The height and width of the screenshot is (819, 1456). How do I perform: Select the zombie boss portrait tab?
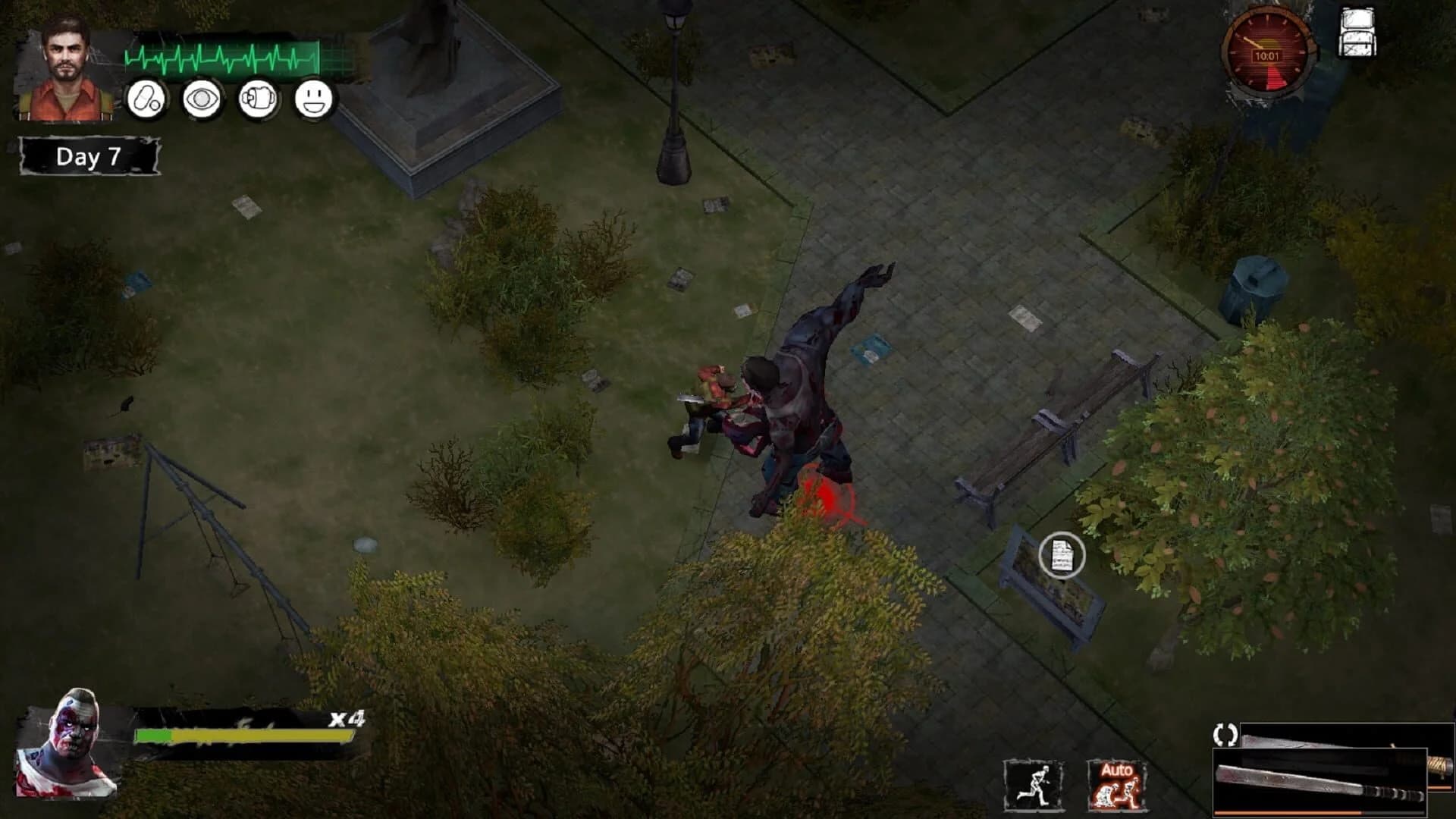(x=67, y=747)
